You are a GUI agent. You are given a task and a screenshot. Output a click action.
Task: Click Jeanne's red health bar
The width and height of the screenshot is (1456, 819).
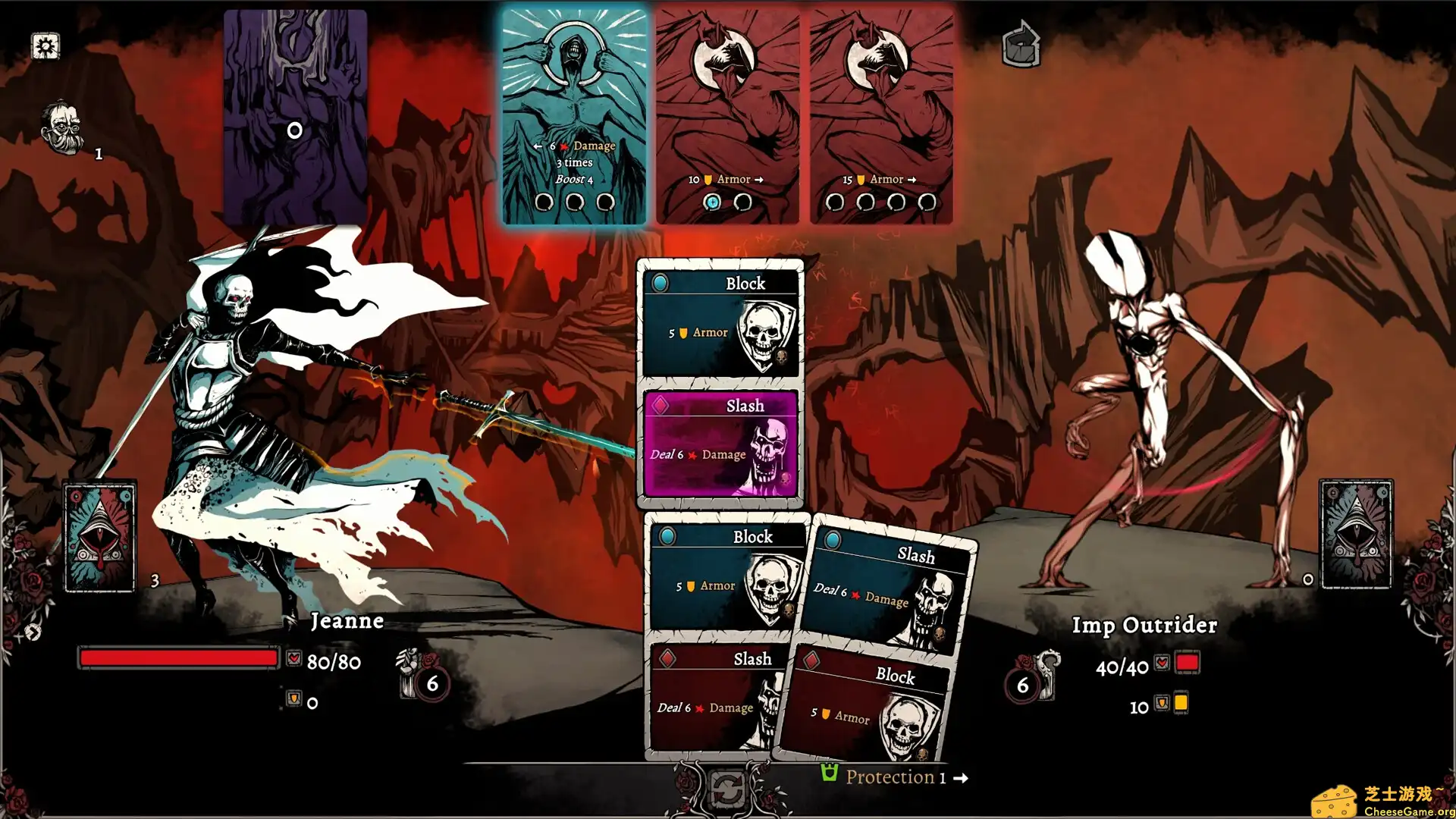178,657
